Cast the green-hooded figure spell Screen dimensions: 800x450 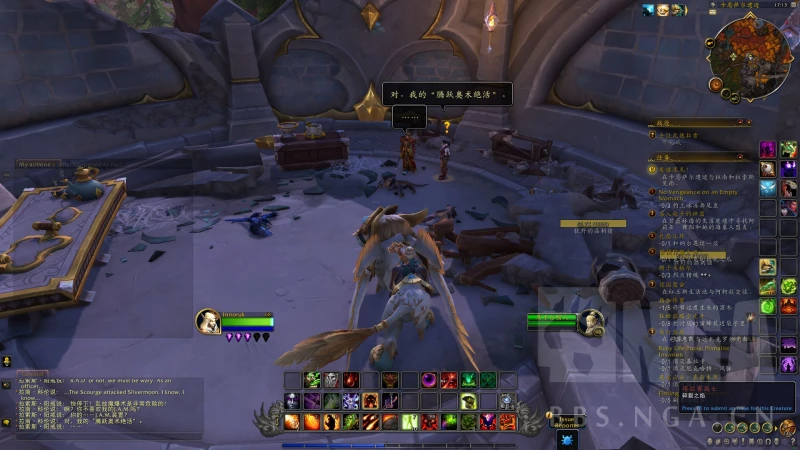tap(312, 380)
